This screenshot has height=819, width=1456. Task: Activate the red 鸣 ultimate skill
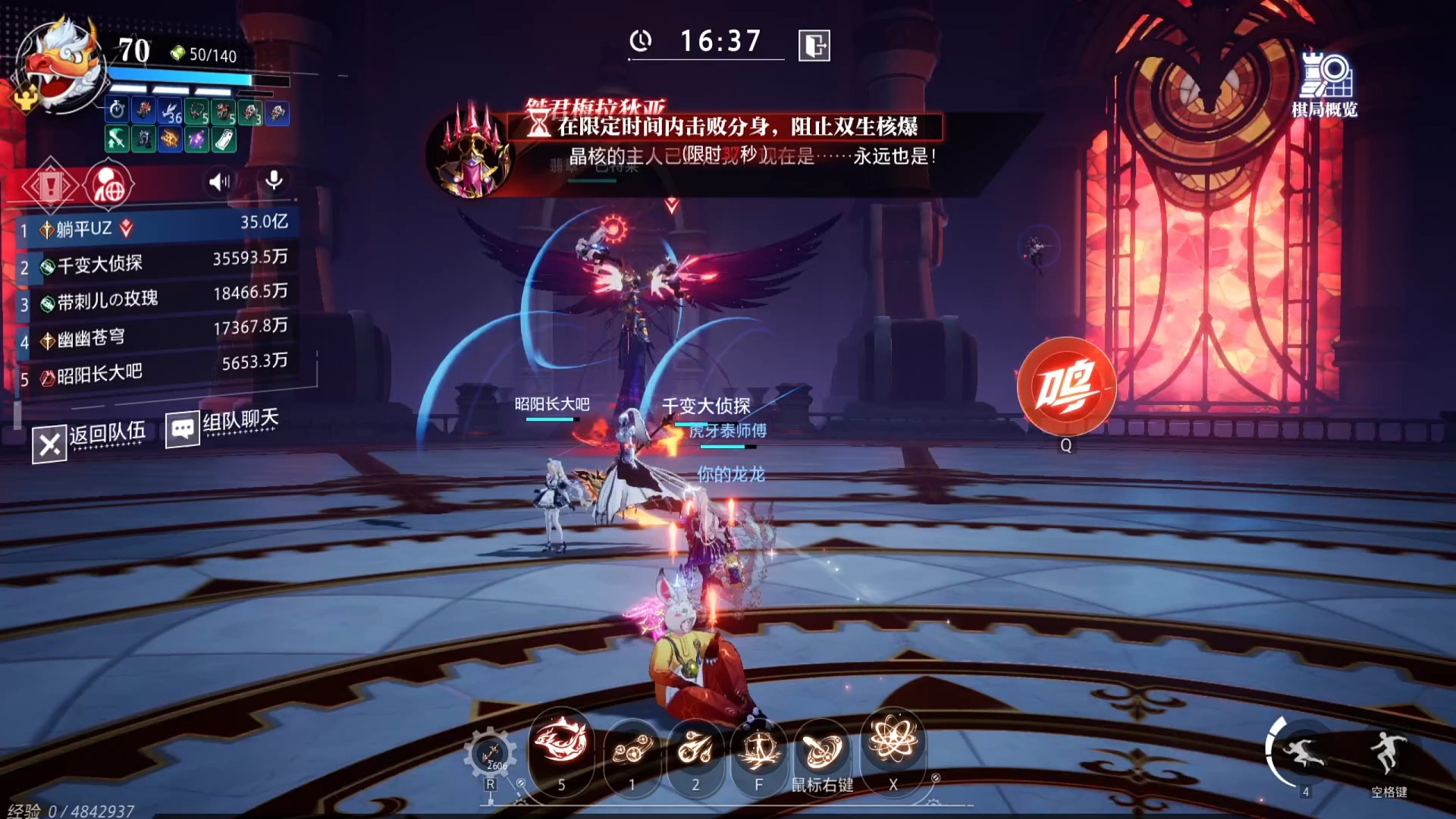pos(1066,387)
